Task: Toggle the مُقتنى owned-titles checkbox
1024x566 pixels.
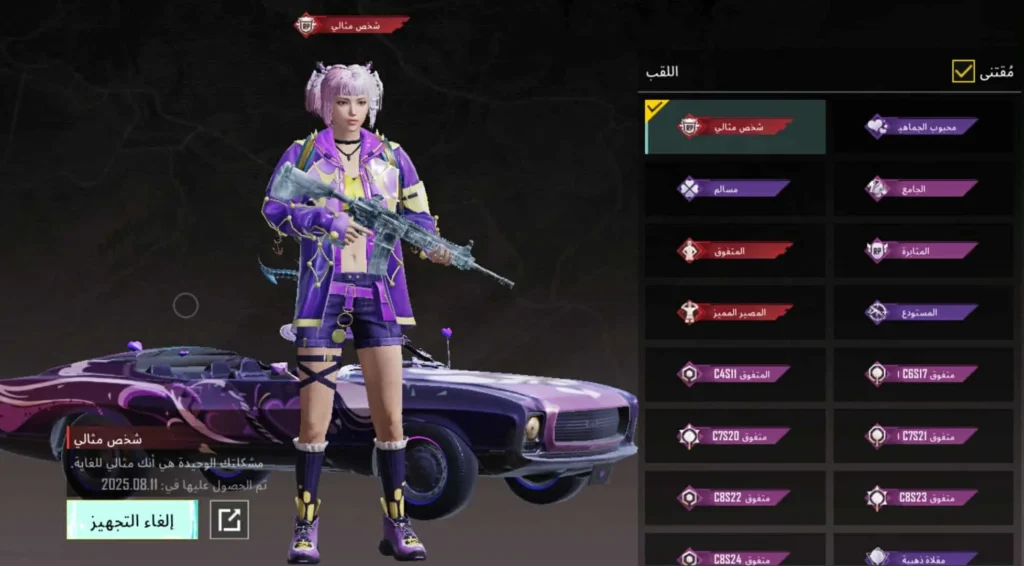Action: coord(963,72)
